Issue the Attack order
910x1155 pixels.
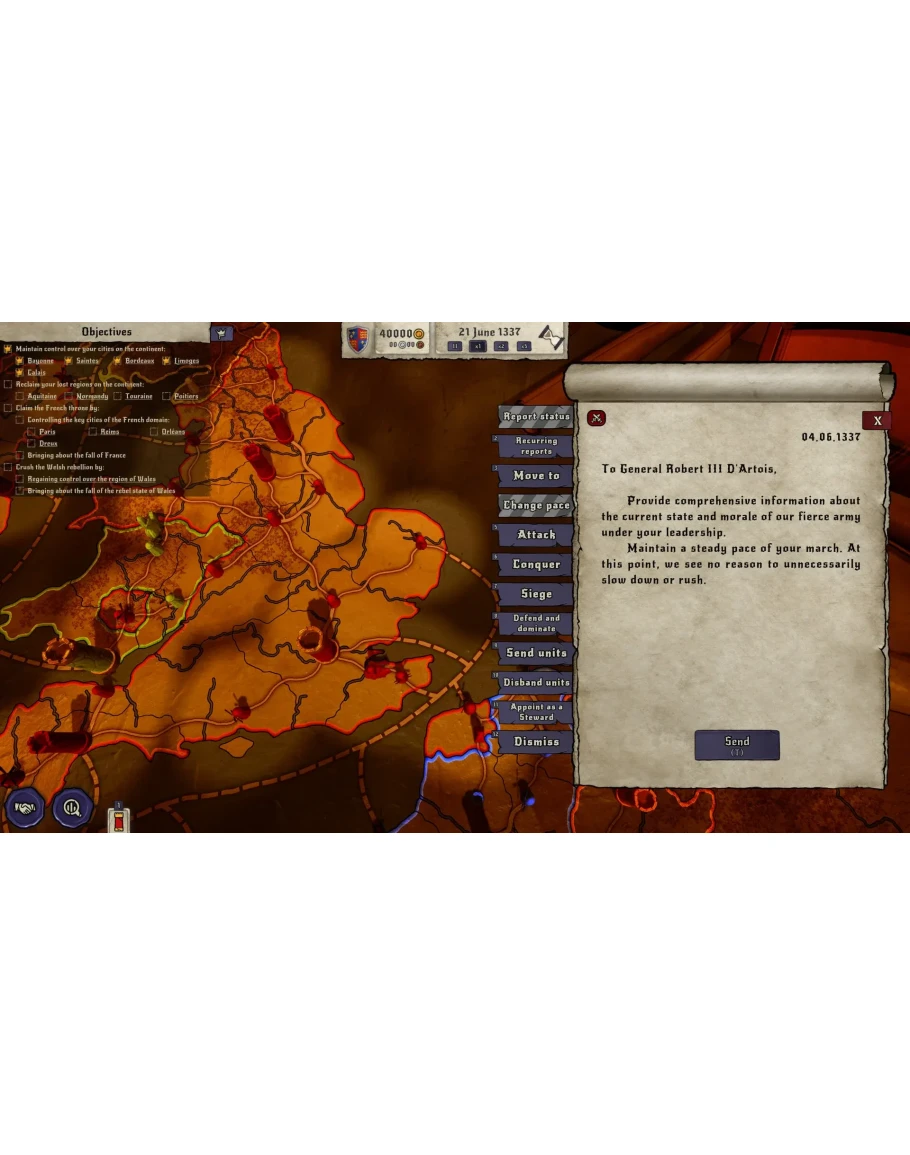tap(536, 535)
